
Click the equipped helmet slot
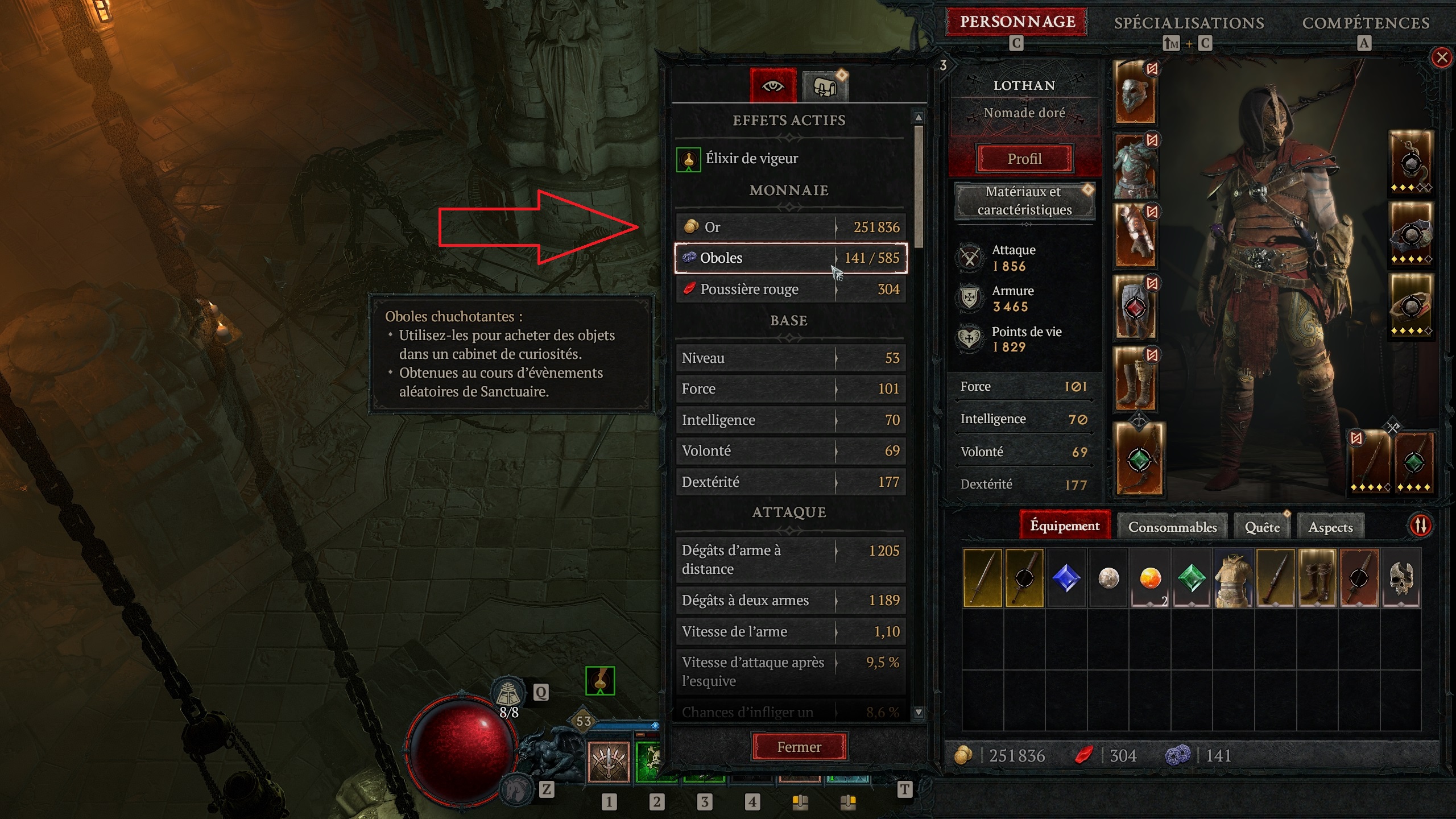[x=1136, y=93]
